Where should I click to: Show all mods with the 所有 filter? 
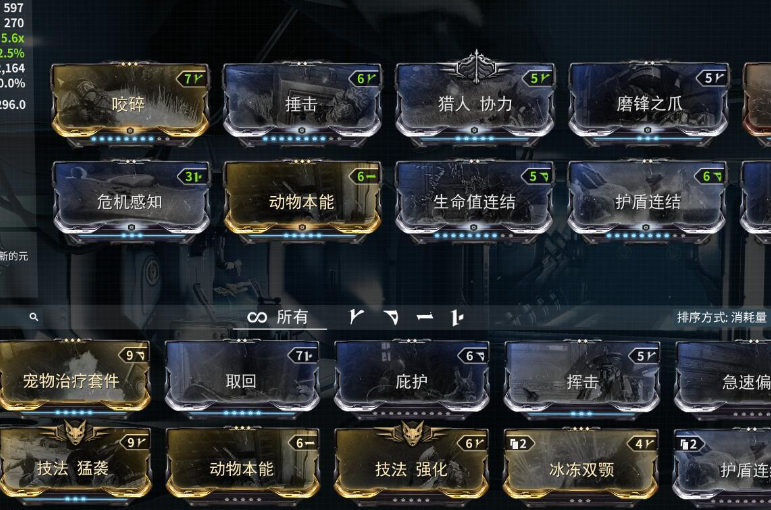click(279, 318)
